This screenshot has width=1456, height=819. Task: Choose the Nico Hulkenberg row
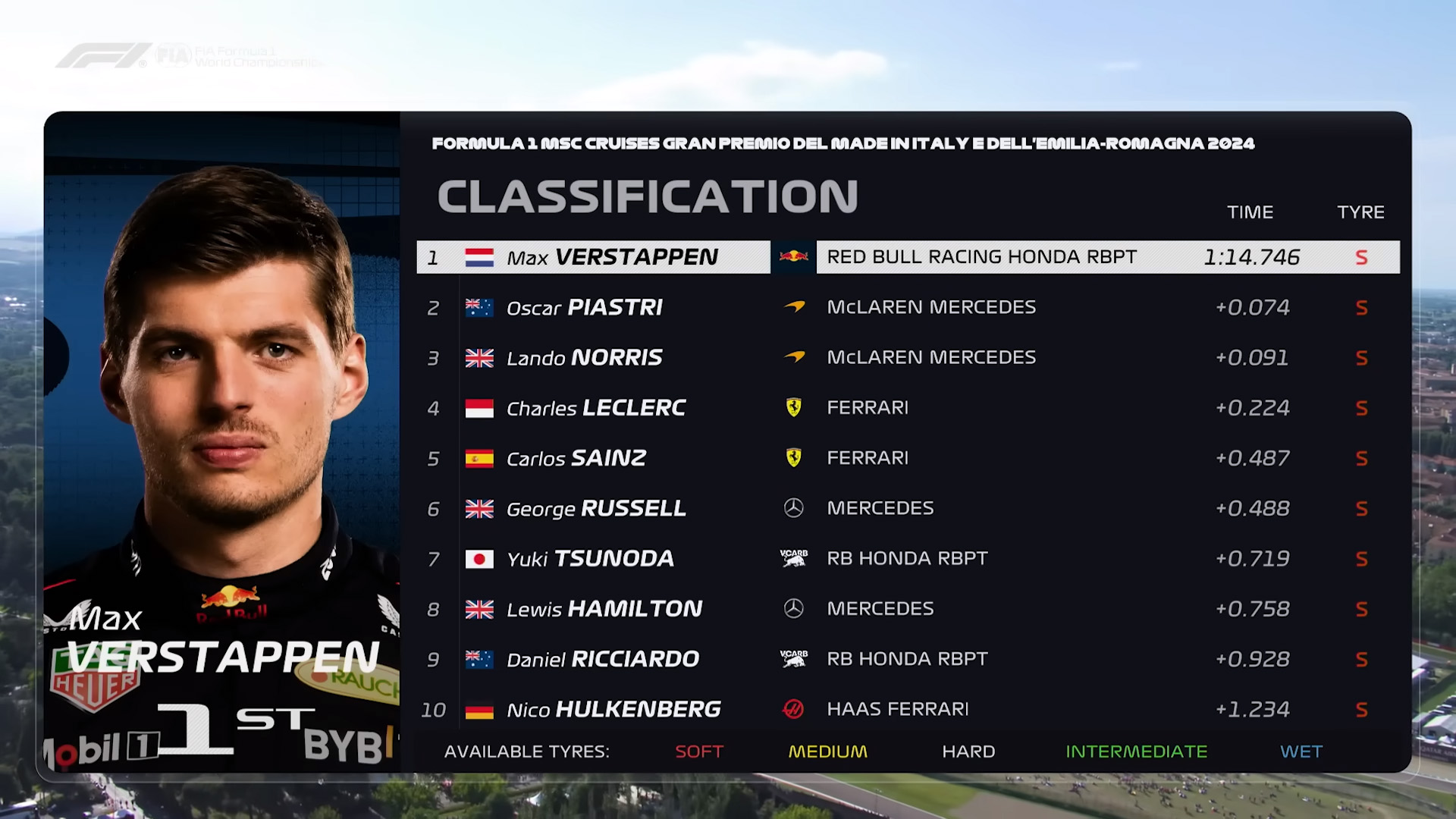[613, 710]
